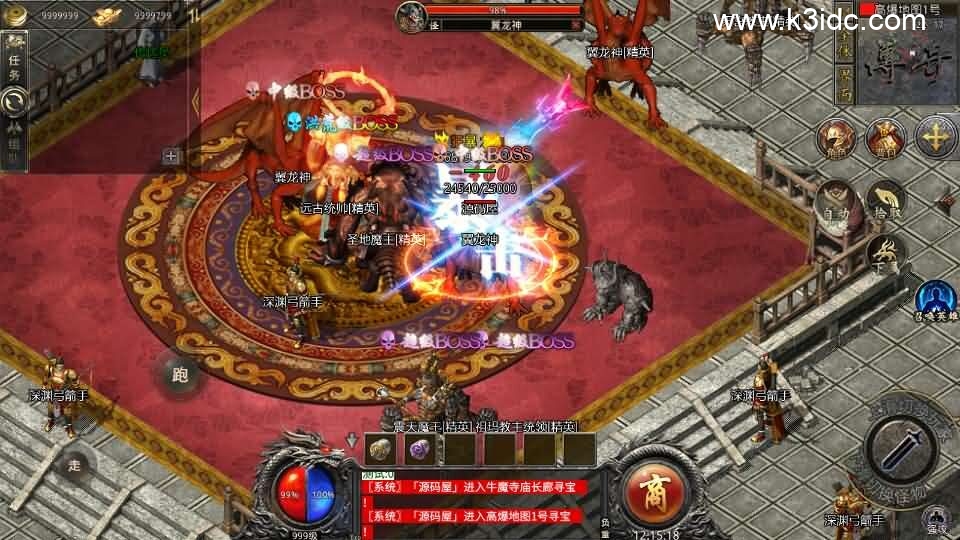Summon hero with the blue figure icon
Viewport: 960px width, 540px height.
pyautogui.click(x=935, y=298)
